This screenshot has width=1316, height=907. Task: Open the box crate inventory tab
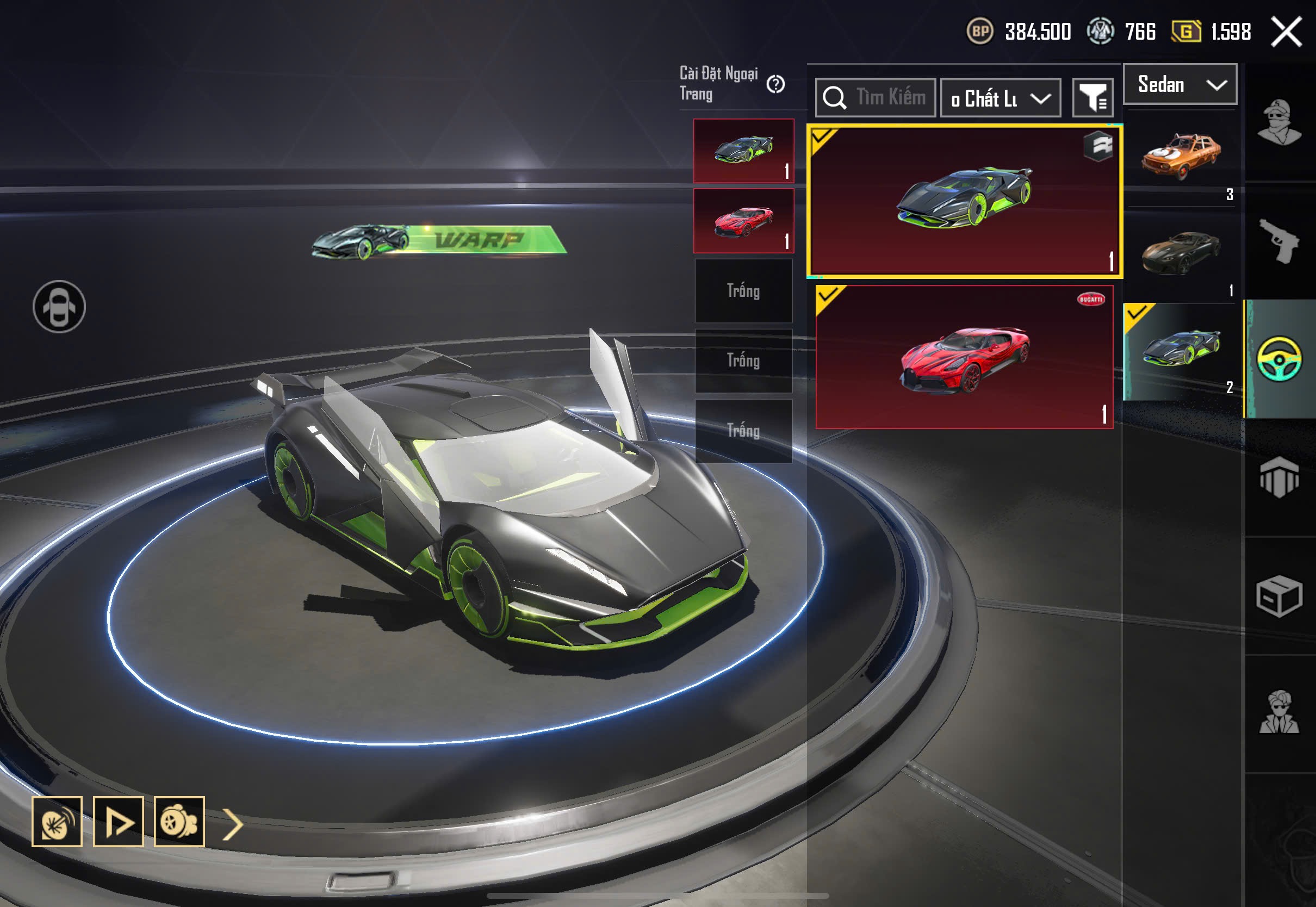(1279, 595)
